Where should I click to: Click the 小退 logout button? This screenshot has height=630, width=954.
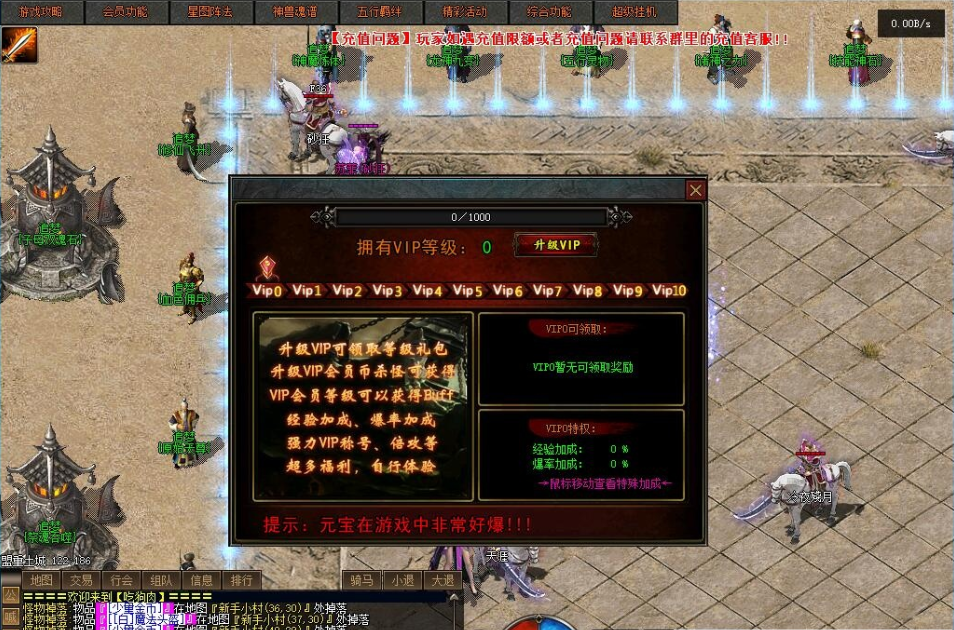402,580
